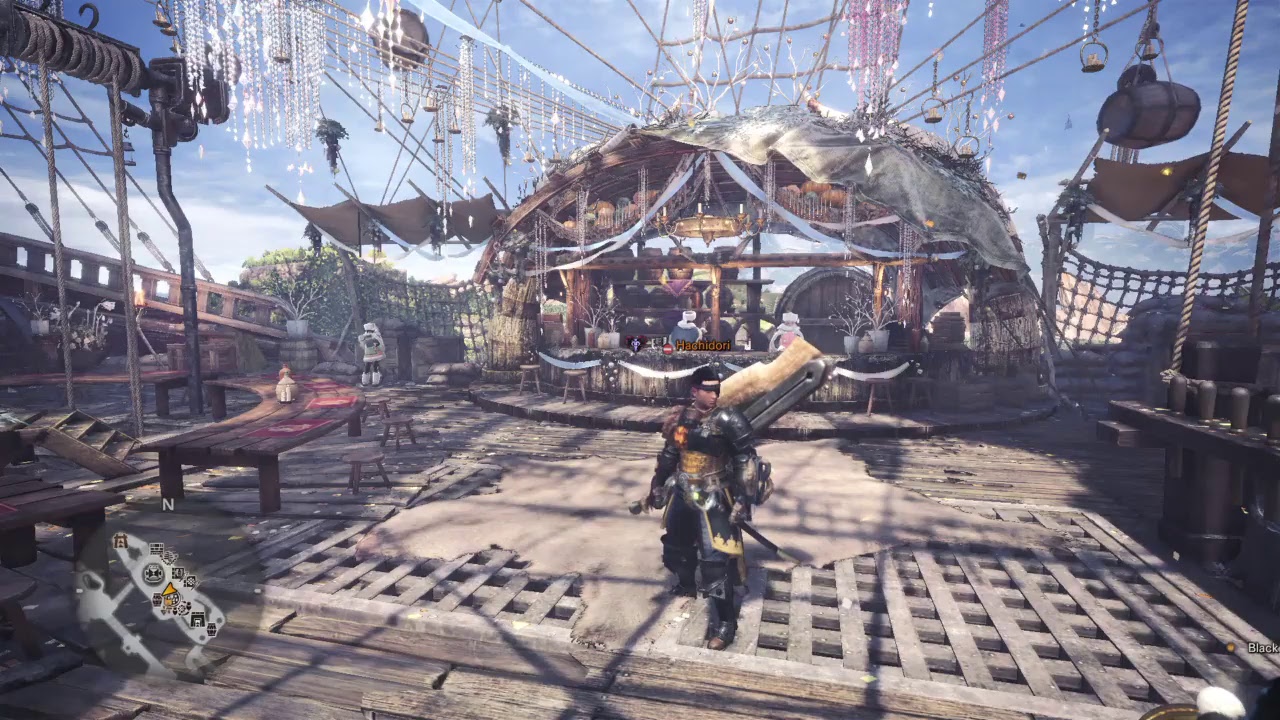Click the bench icon at the minimap's upper left
The height and width of the screenshot is (720, 1280).
click(x=120, y=541)
